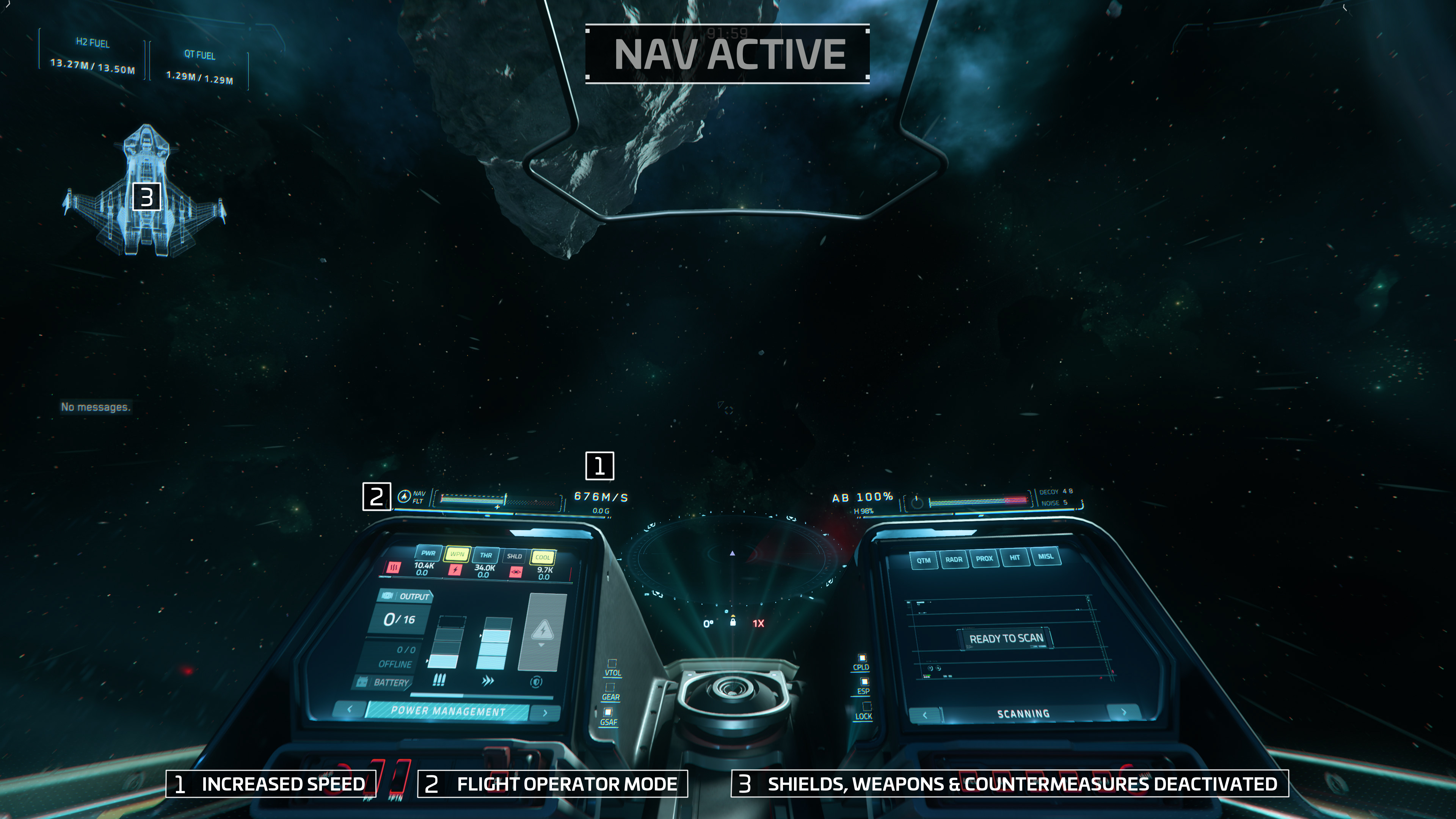Open the QTM quantum mode button
1456x819 pixels.
click(924, 560)
